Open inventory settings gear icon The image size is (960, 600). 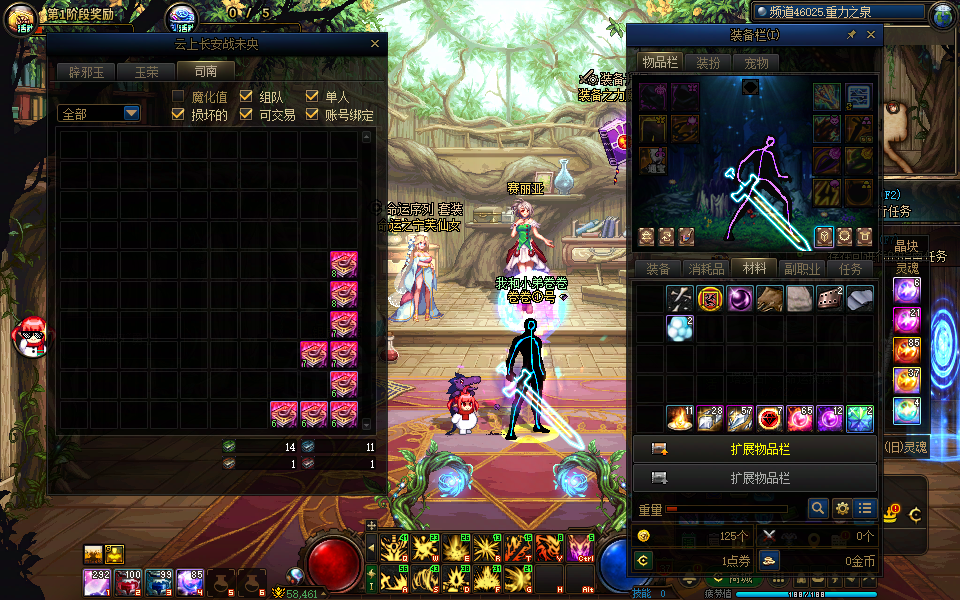[x=842, y=508]
